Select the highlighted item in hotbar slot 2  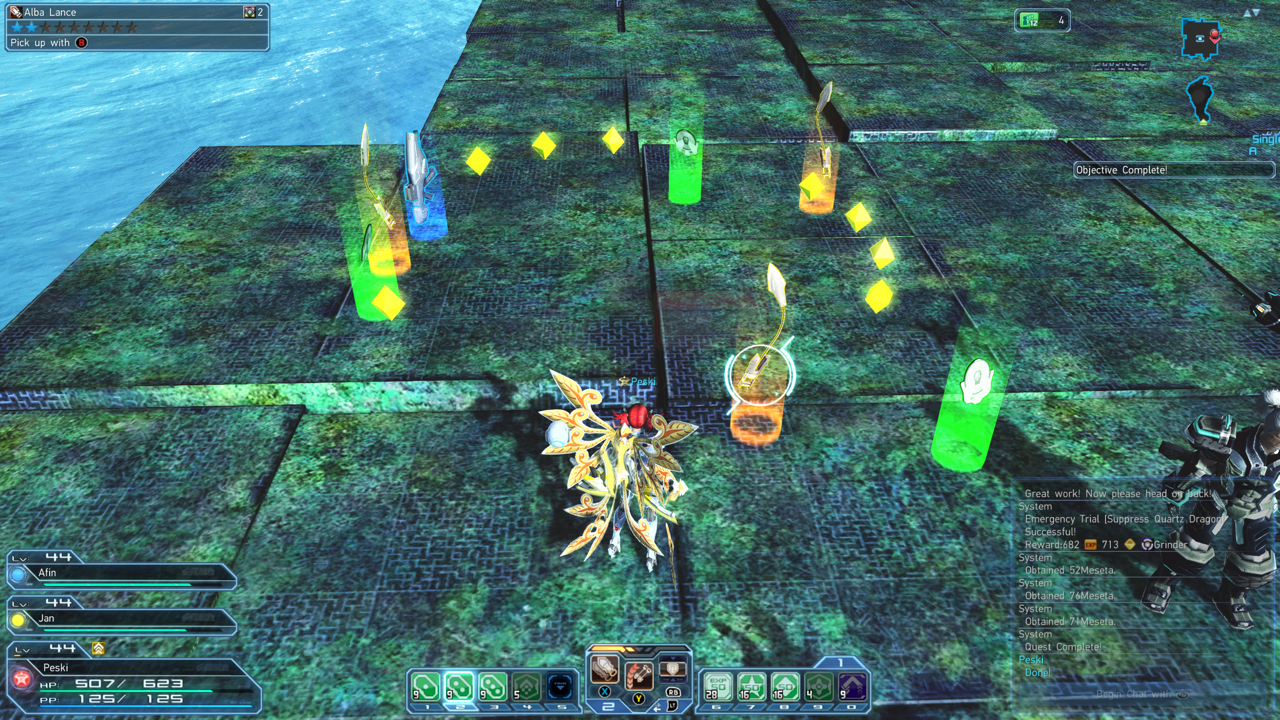[x=459, y=688]
